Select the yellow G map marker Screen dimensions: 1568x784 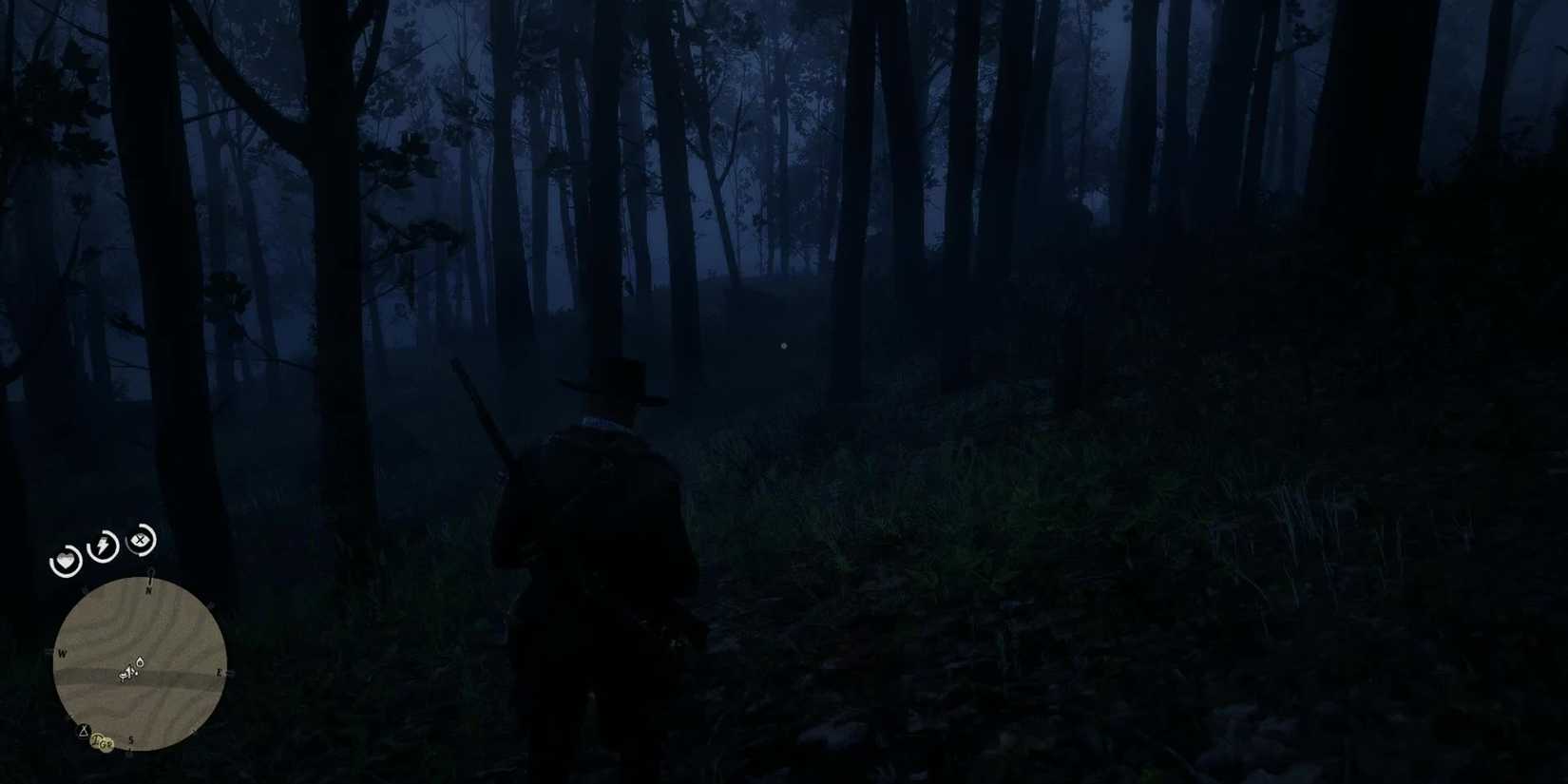pyautogui.click(x=105, y=742)
